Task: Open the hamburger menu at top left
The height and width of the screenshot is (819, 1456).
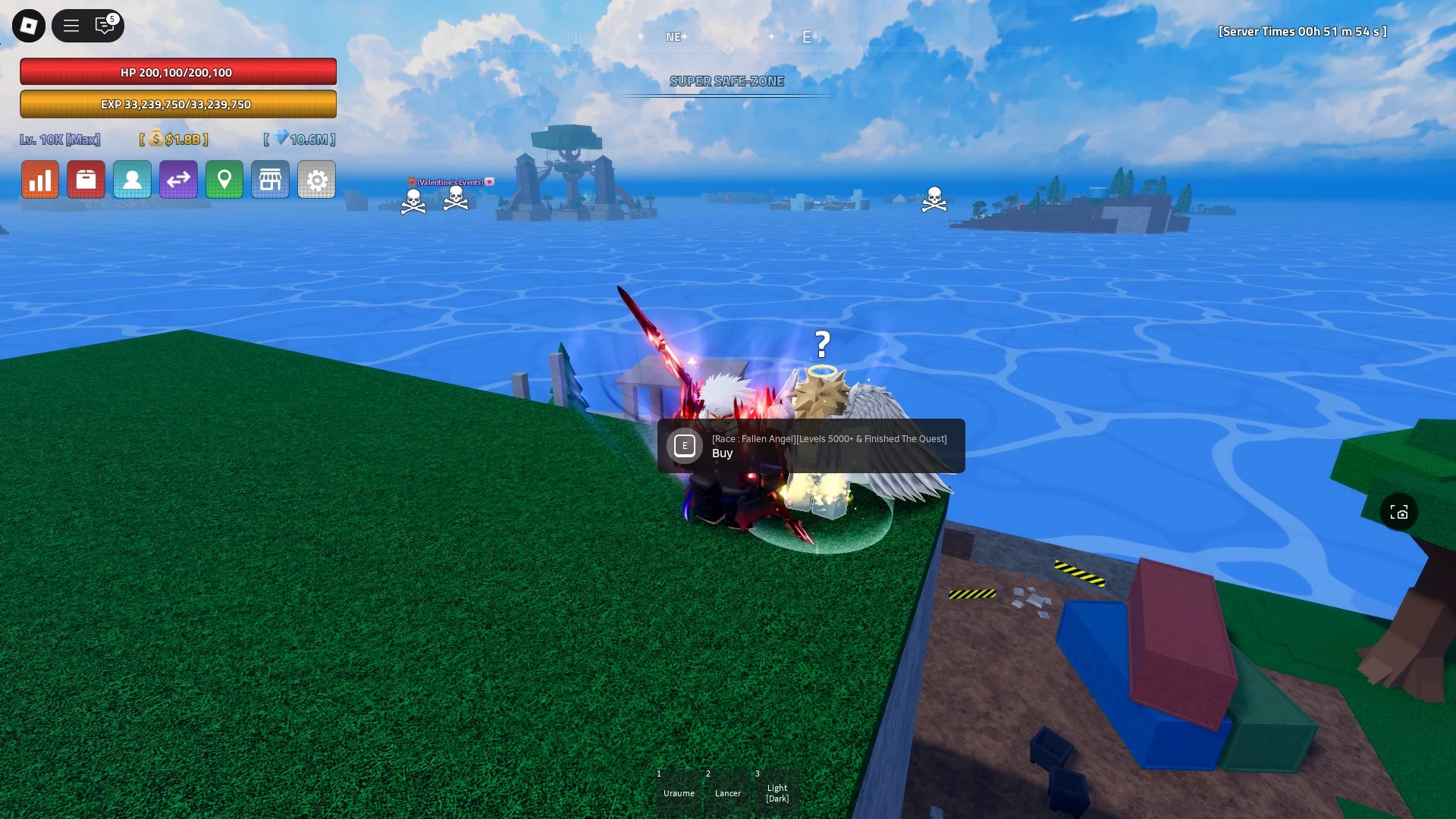Action: coord(71,25)
